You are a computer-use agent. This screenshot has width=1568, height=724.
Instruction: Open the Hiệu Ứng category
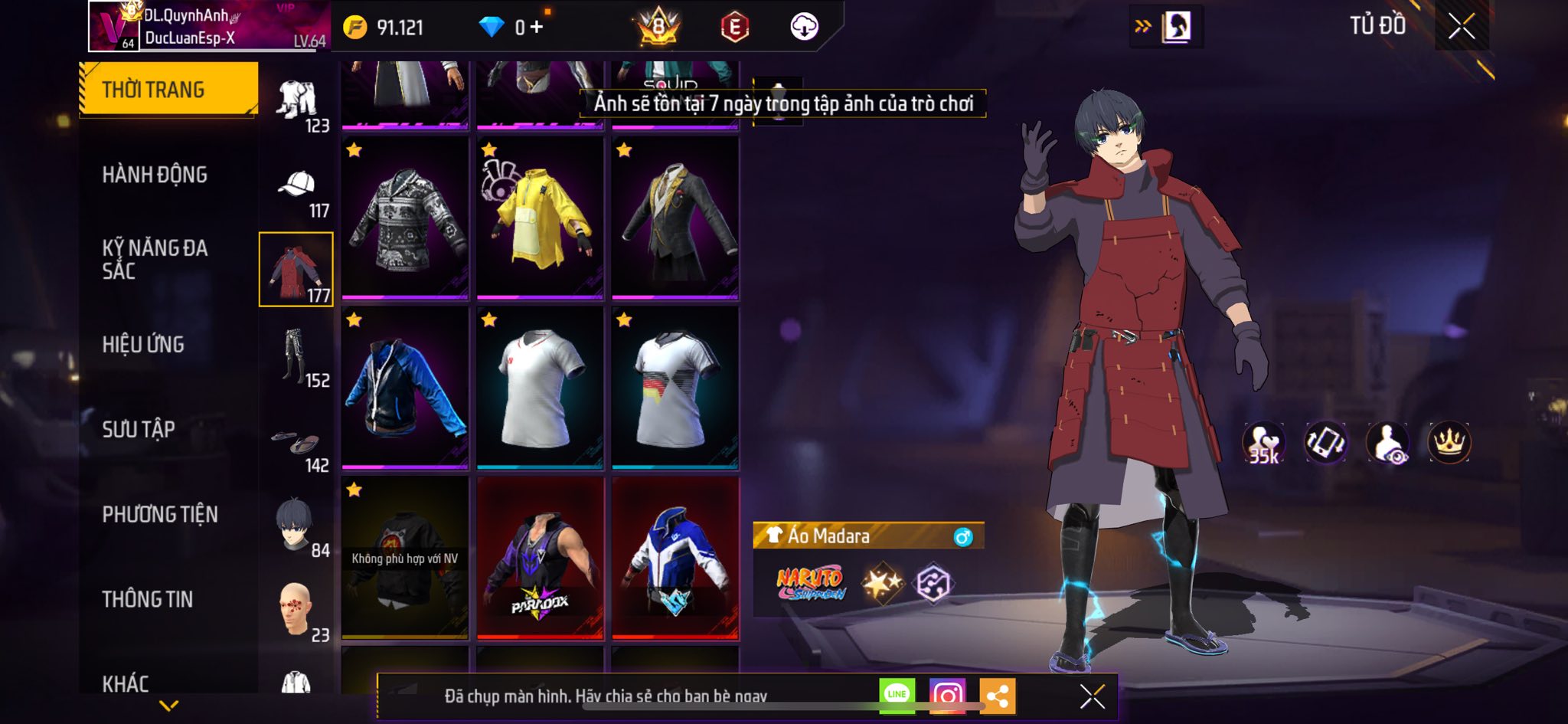pyautogui.click(x=143, y=345)
